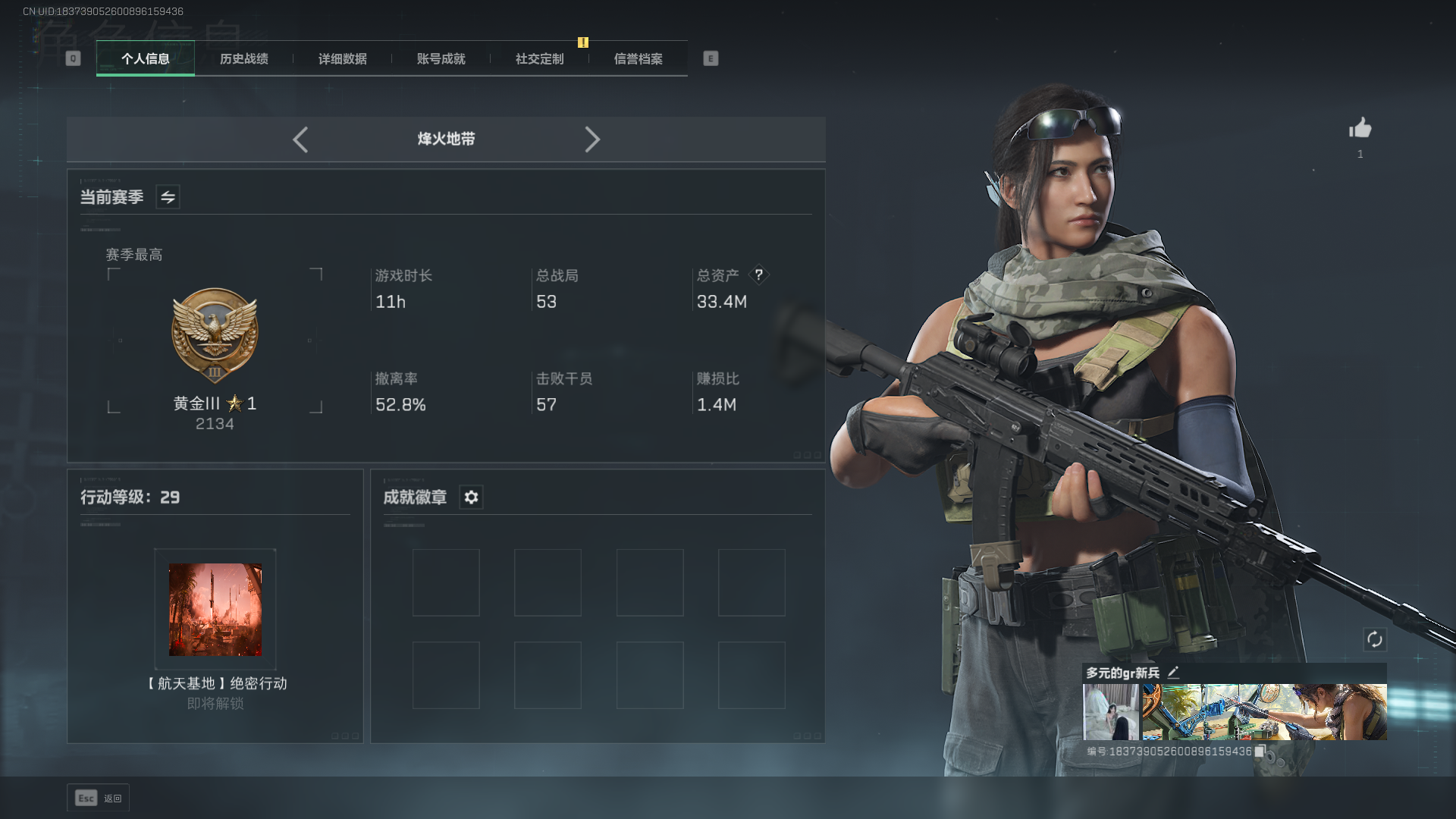The image size is (1456, 819).
Task: Give a thumbs-up like to this profile
Action: [x=1360, y=128]
